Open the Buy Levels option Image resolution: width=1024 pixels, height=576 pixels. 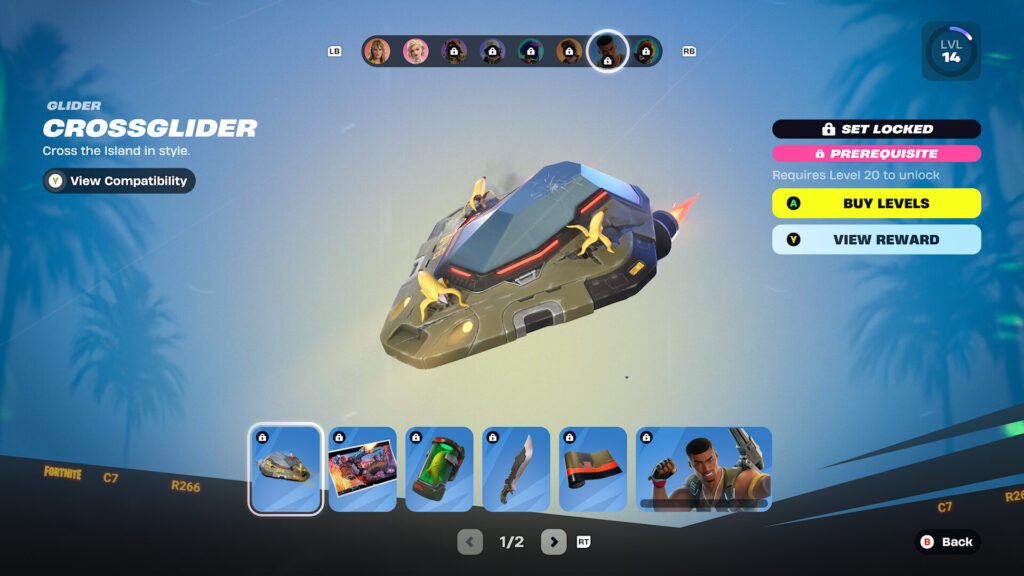tap(876, 203)
